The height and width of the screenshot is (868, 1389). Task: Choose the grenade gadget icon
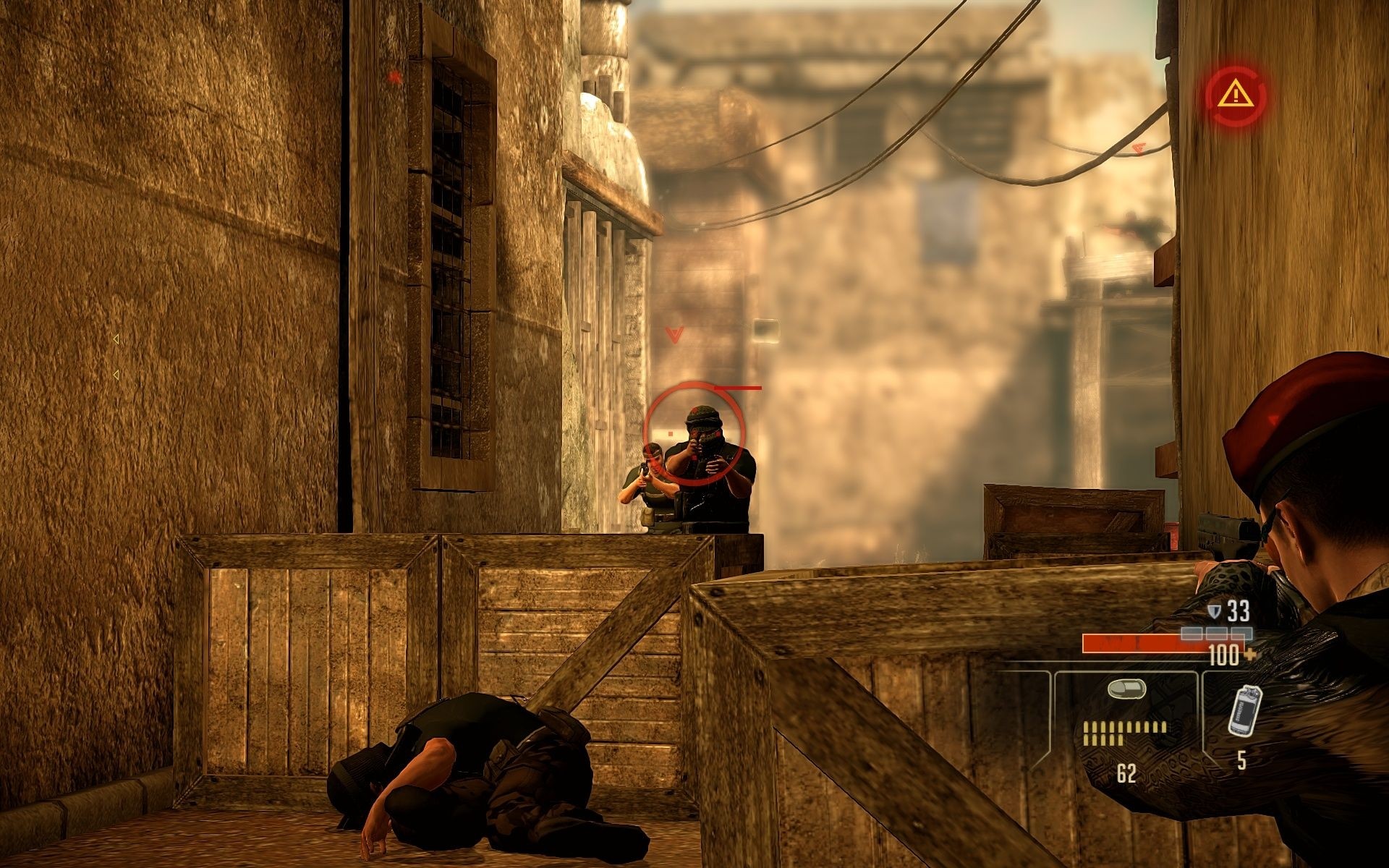(x=1244, y=710)
